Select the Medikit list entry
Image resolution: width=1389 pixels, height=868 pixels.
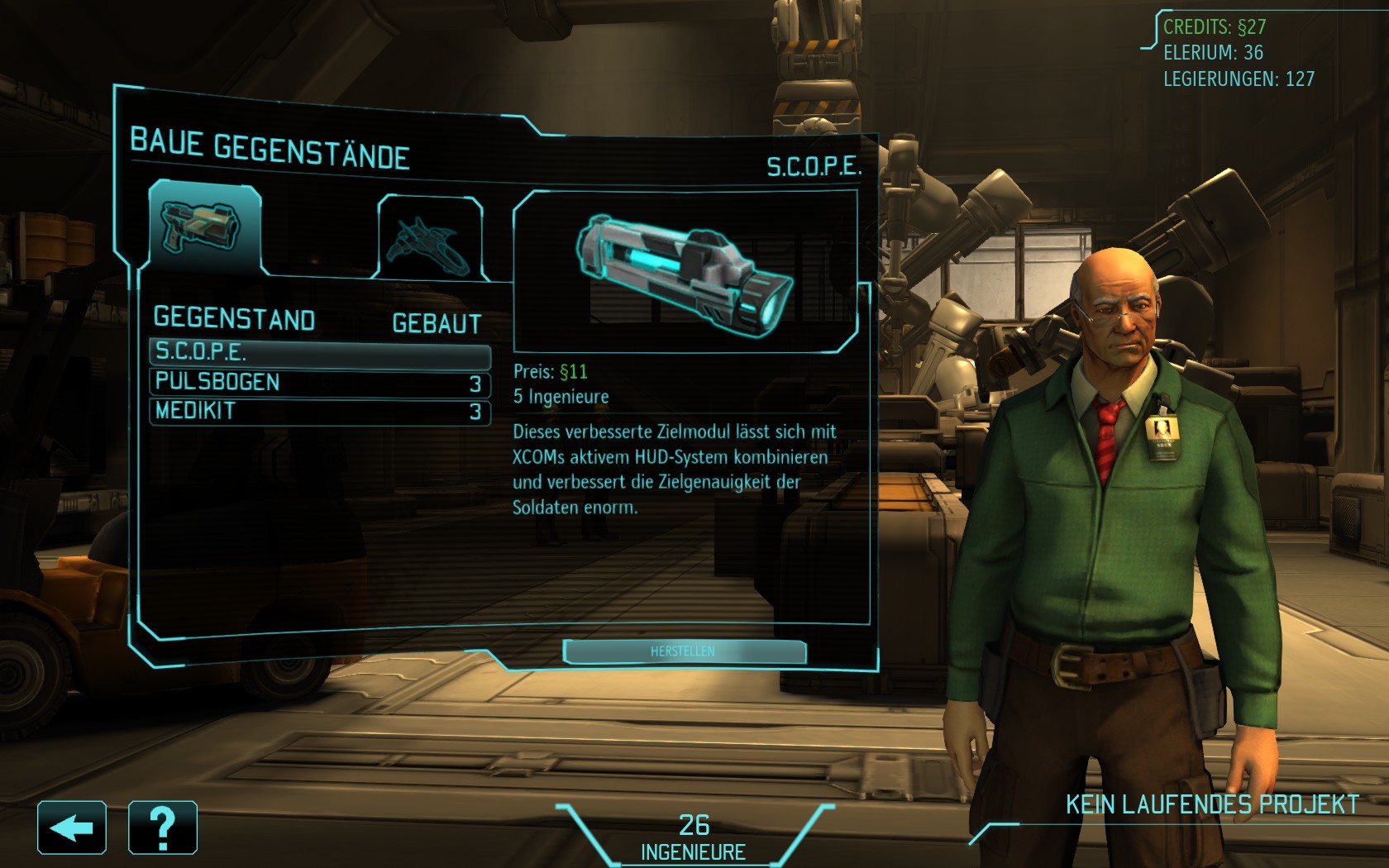point(319,411)
